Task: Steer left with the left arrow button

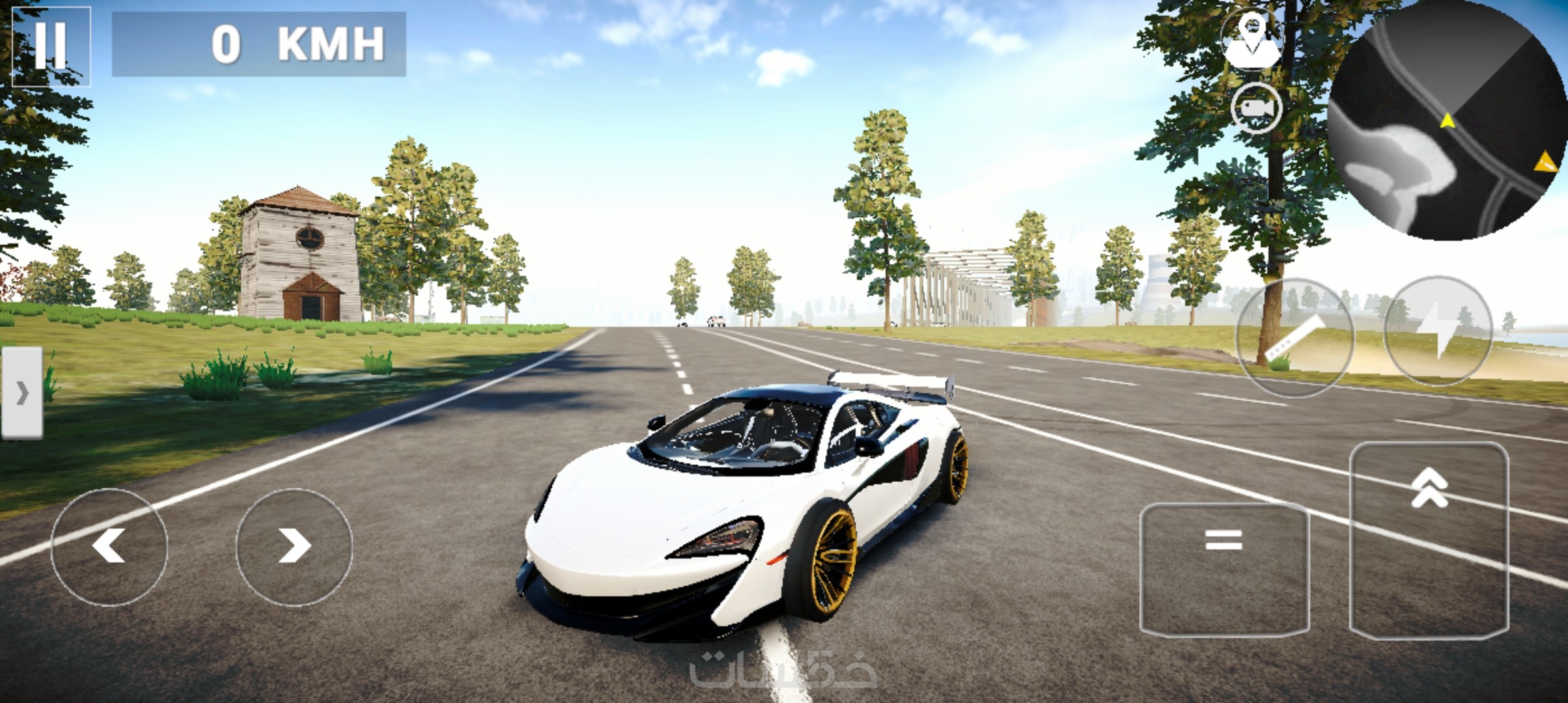Action: tap(109, 547)
